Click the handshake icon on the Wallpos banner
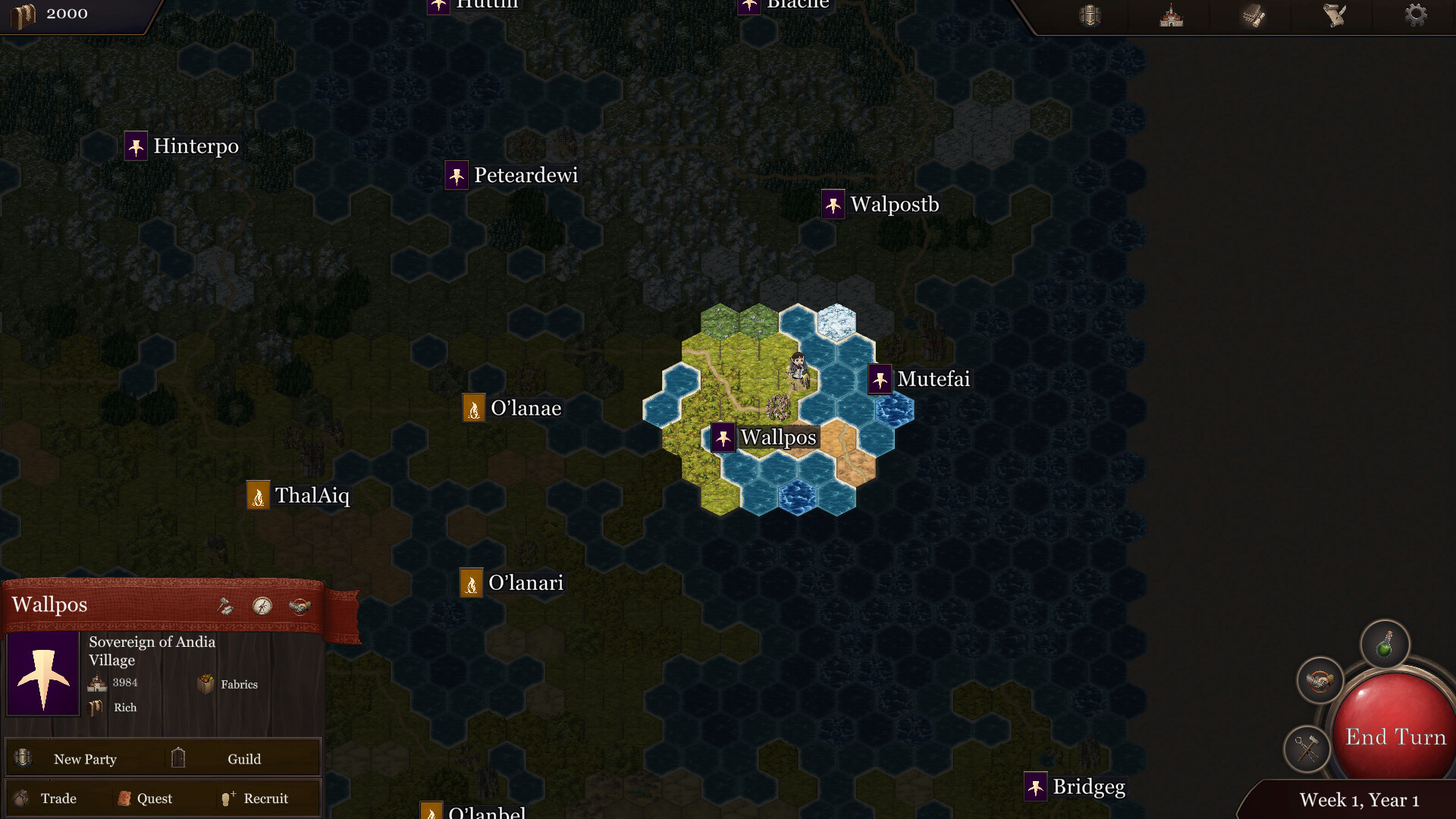 coord(297,607)
